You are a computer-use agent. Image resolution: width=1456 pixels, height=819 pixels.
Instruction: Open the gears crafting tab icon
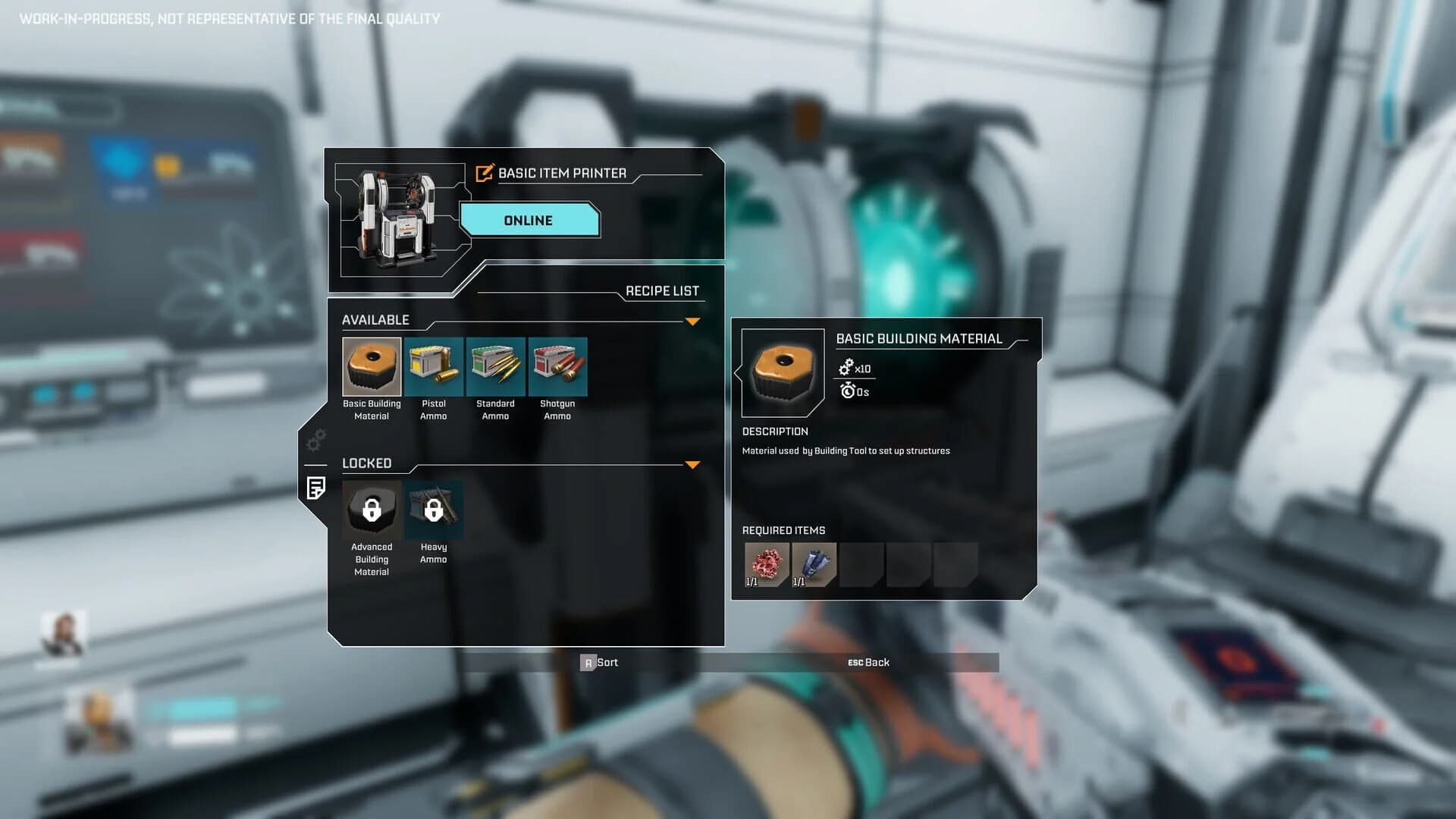pyautogui.click(x=316, y=438)
